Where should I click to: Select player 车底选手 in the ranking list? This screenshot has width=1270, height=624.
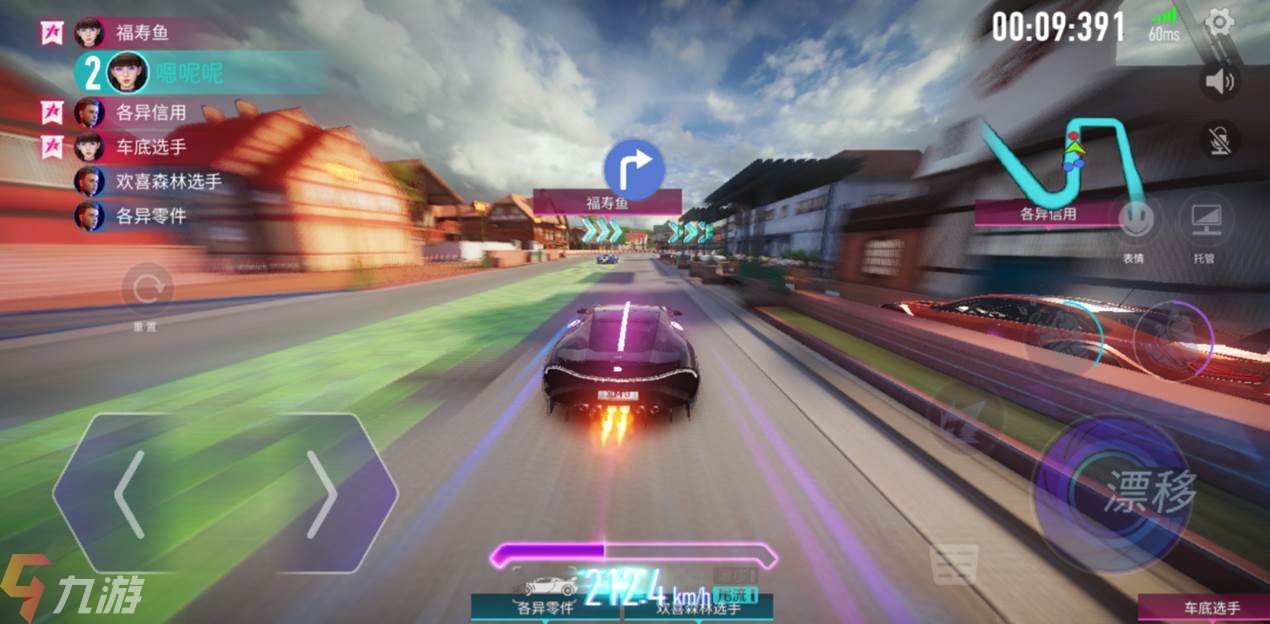pos(150,147)
